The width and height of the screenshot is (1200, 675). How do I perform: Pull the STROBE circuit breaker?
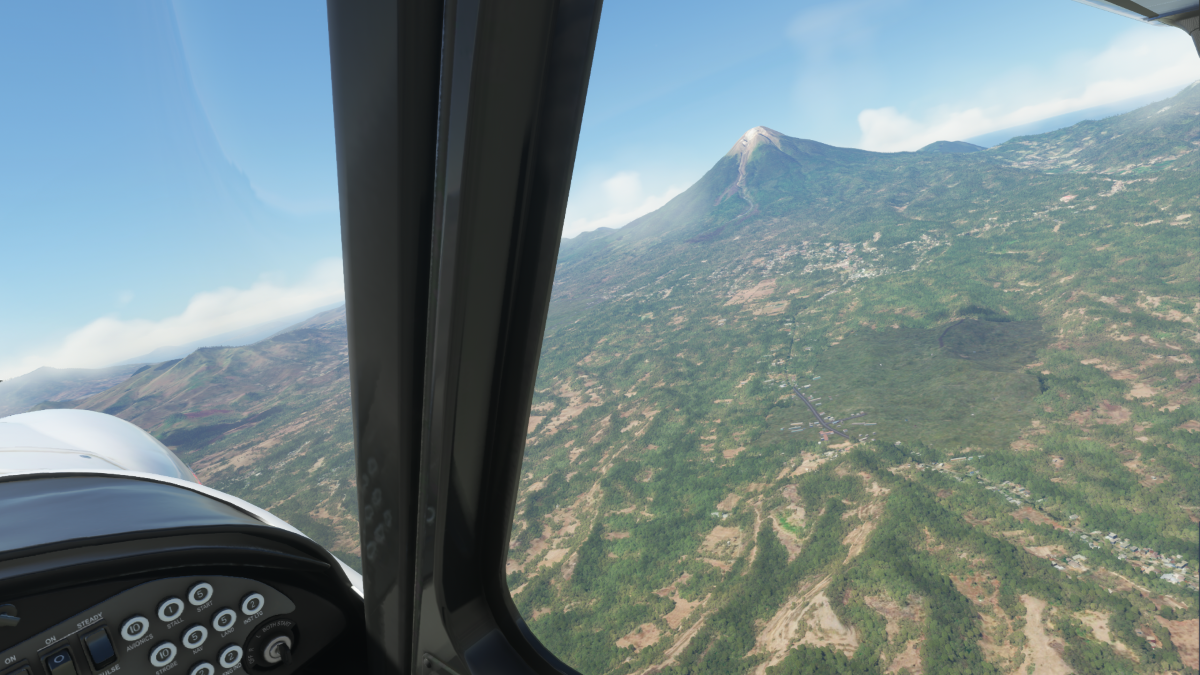pos(164,655)
